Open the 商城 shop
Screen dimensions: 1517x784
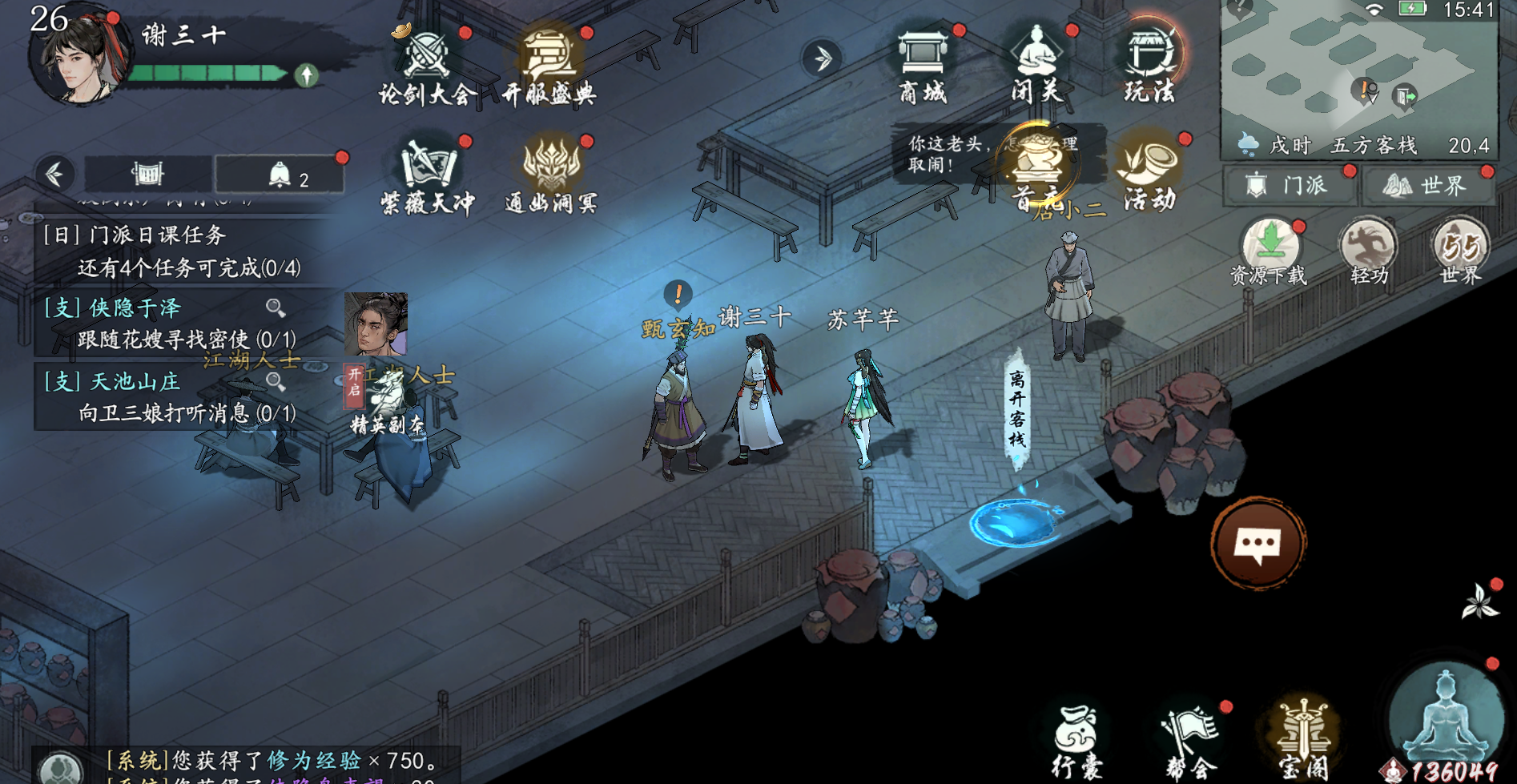point(923,66)
